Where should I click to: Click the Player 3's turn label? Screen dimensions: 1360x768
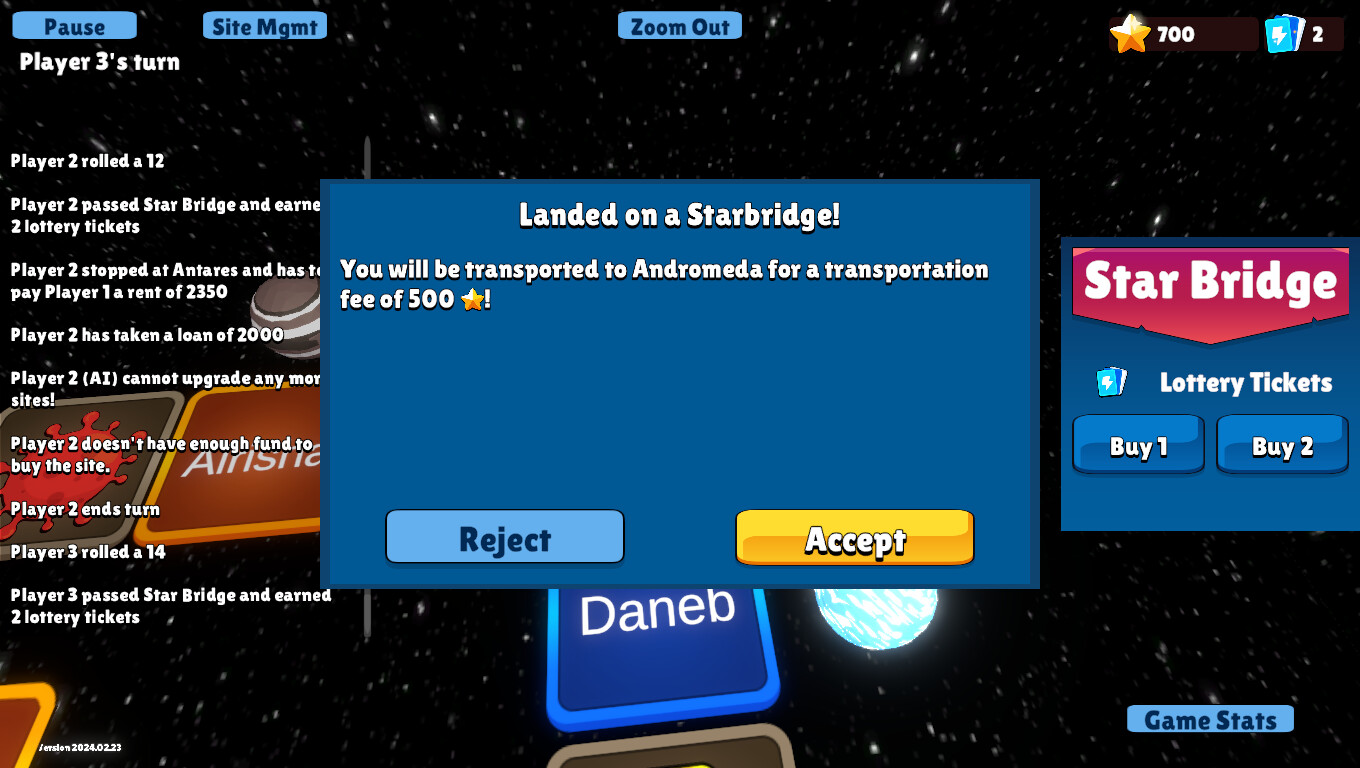click(97, 62)
